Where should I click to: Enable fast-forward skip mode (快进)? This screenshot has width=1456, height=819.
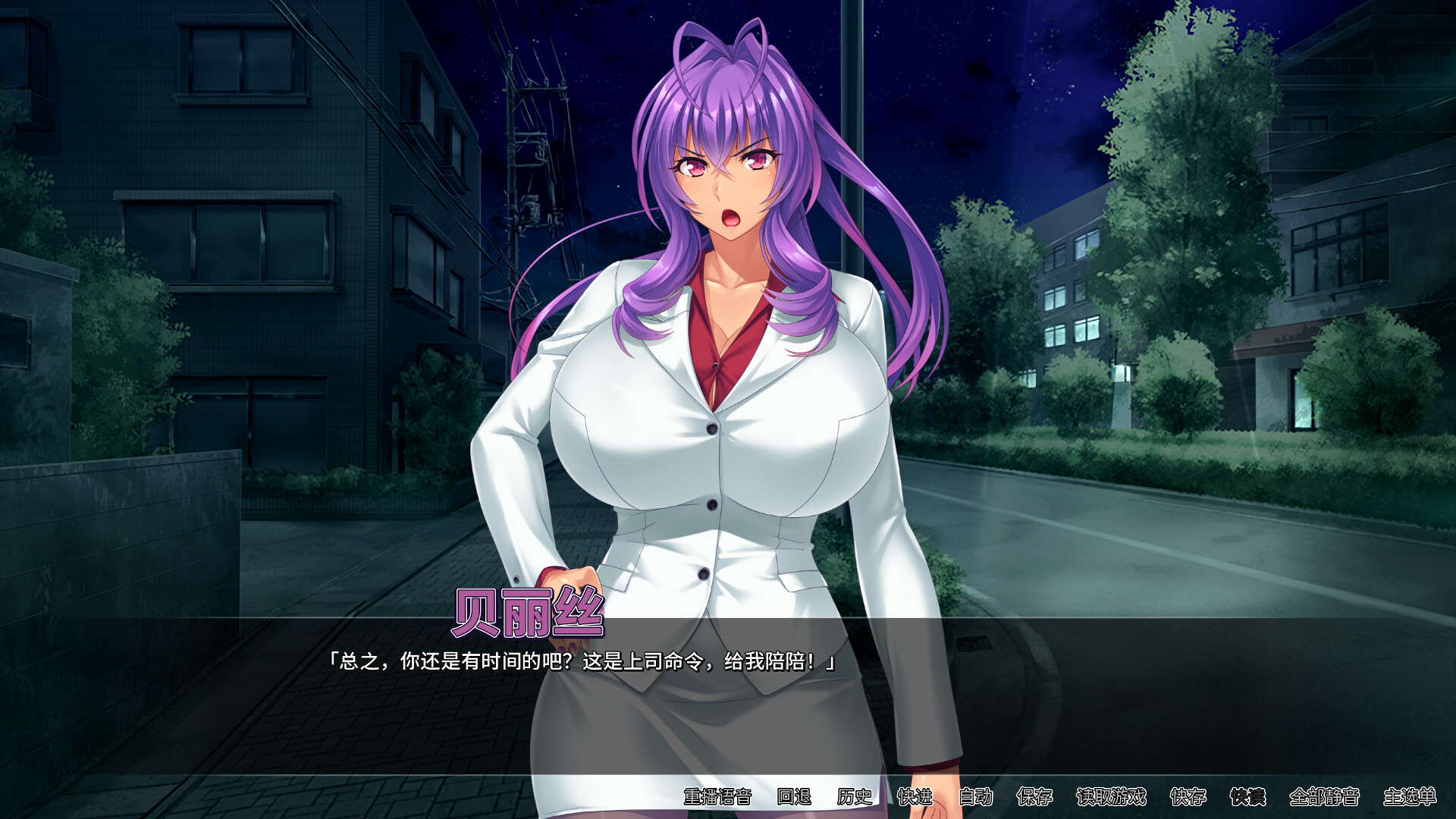point(914,797)
